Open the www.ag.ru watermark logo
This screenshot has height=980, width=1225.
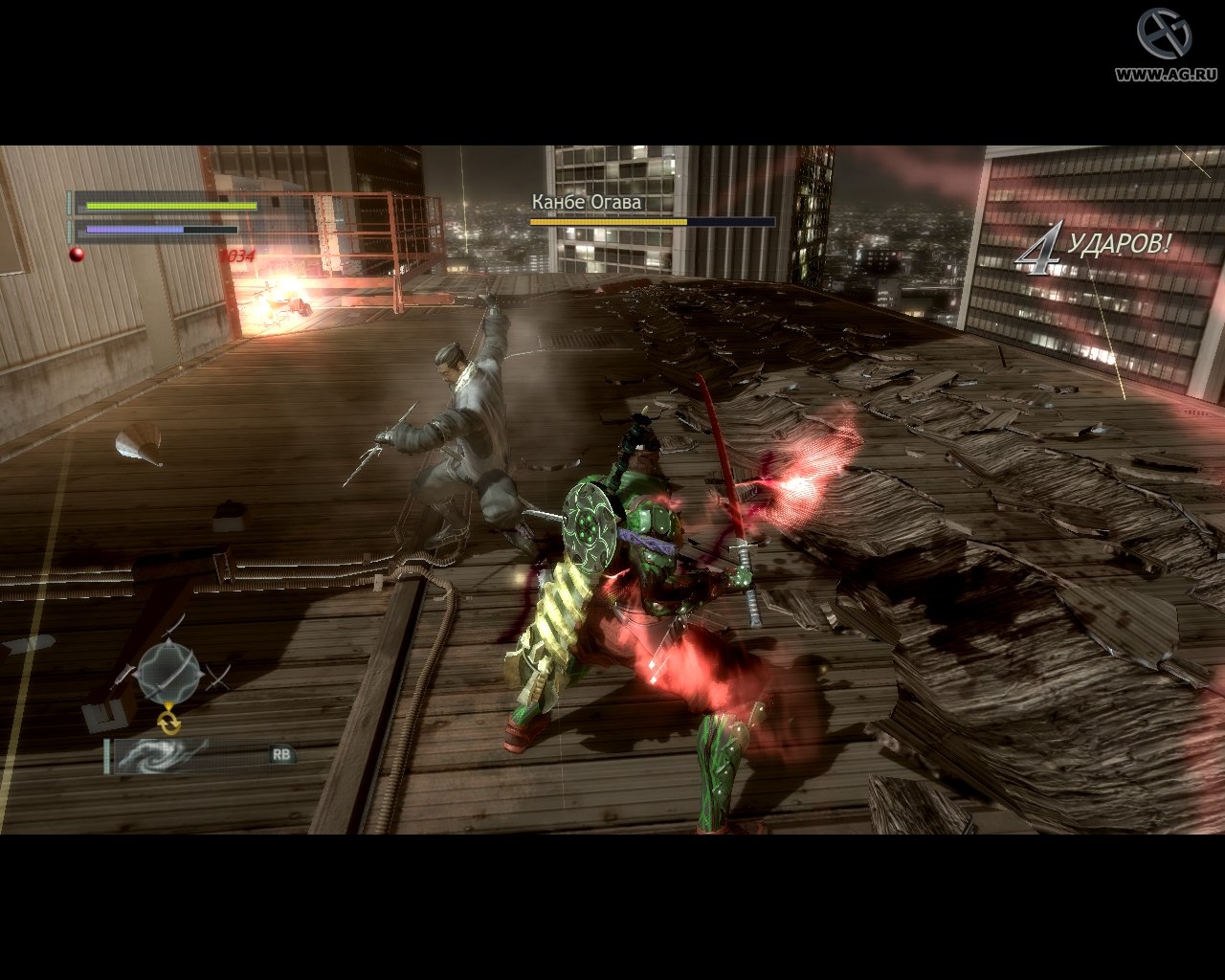[x=1163, y=43]
